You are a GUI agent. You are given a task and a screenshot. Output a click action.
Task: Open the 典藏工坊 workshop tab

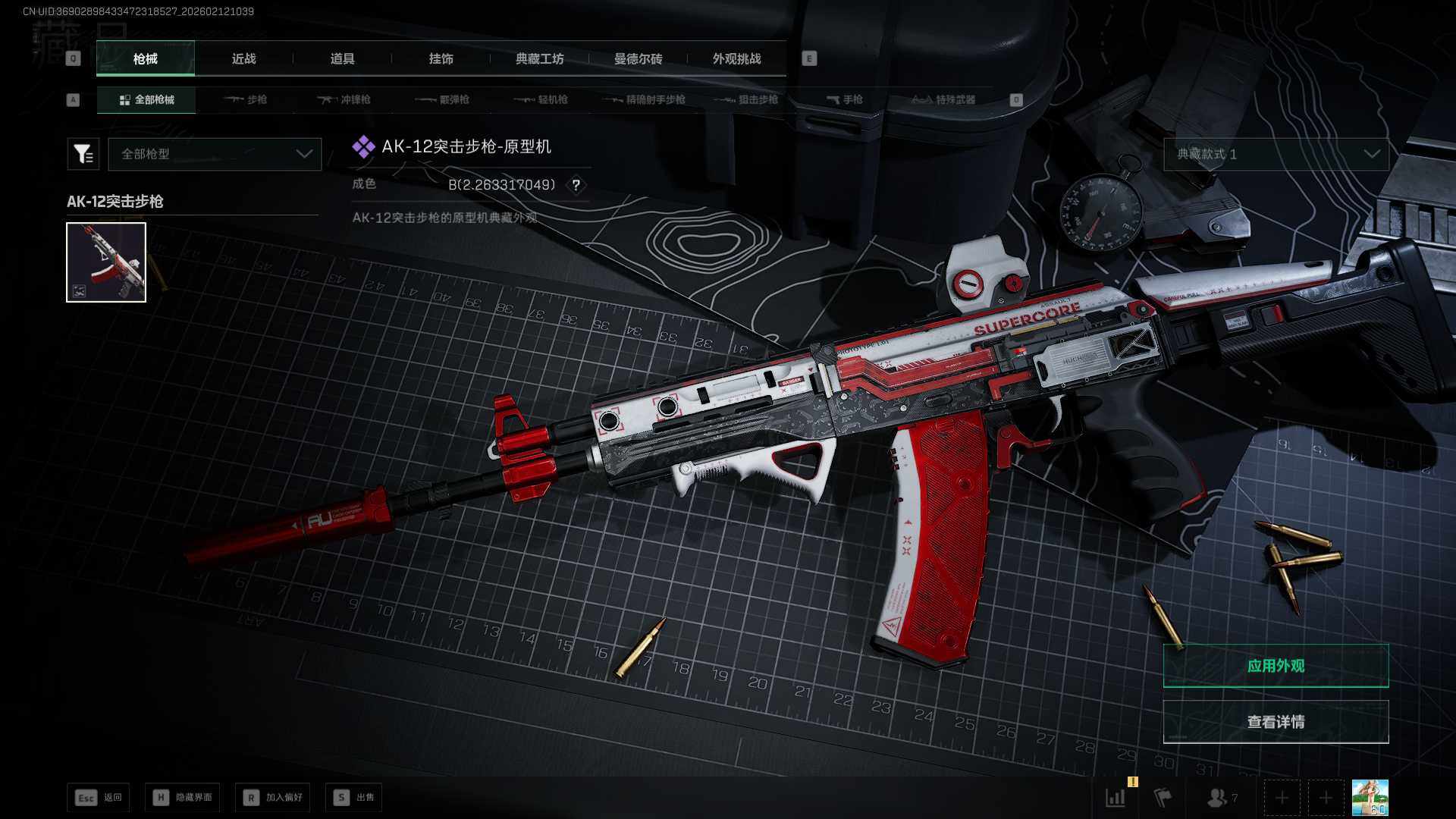[x=539, y=58]
